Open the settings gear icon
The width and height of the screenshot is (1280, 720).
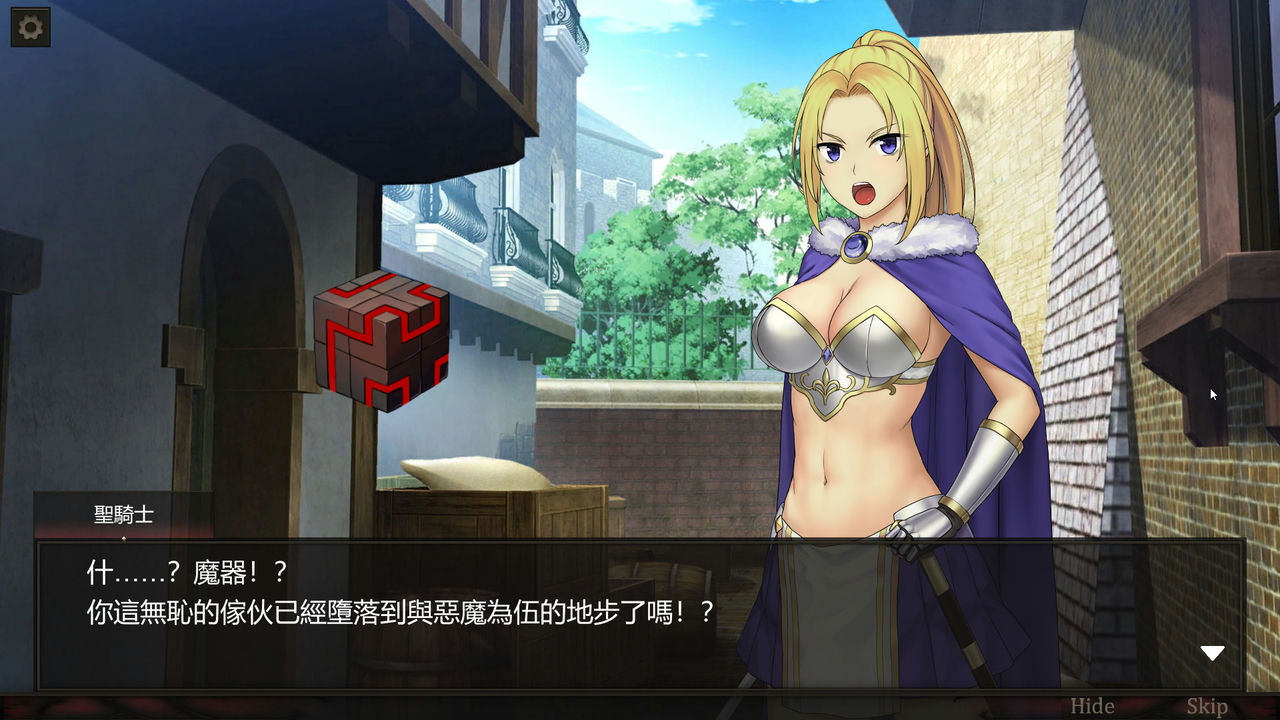(x=28, y=26)
